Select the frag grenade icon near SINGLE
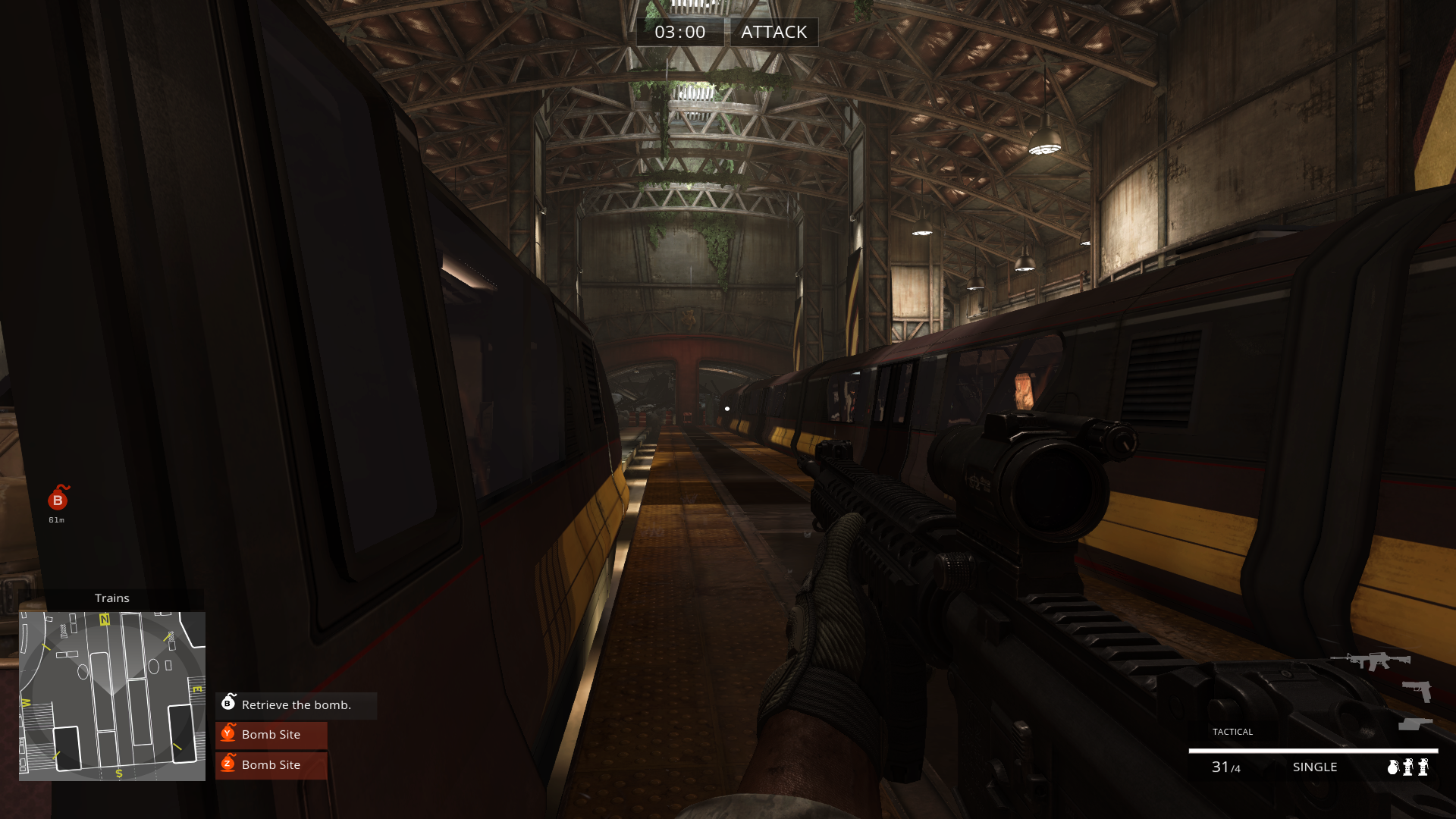 (x=1393, y=767)
